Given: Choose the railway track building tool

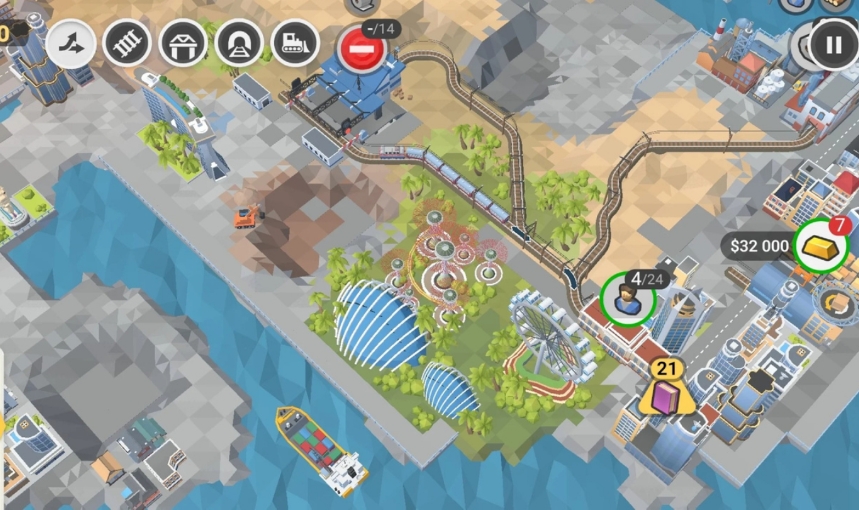Looking at the screenshot, I should point(127,43).
